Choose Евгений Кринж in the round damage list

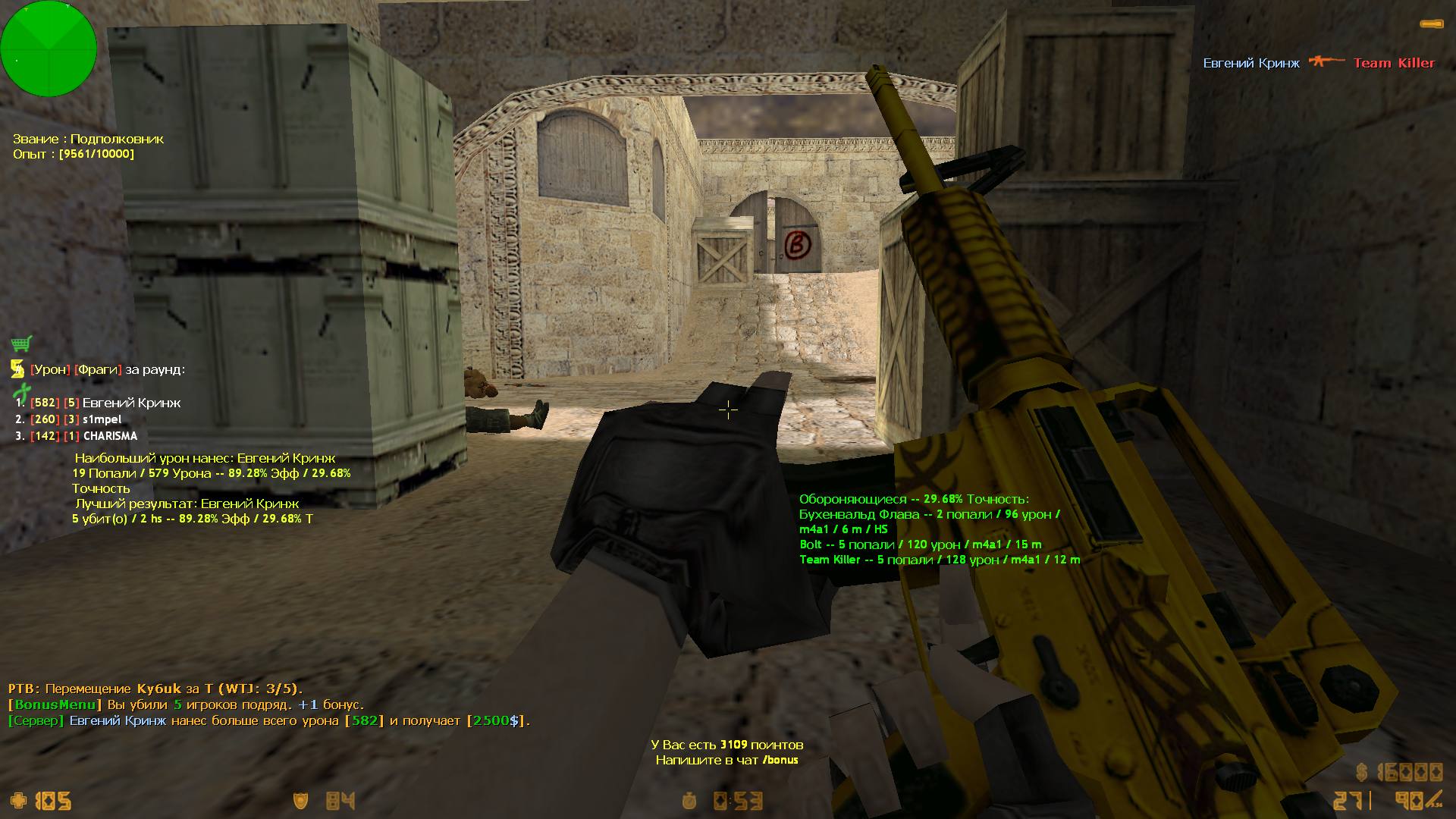pyautogui.click(x=130, y=403)
